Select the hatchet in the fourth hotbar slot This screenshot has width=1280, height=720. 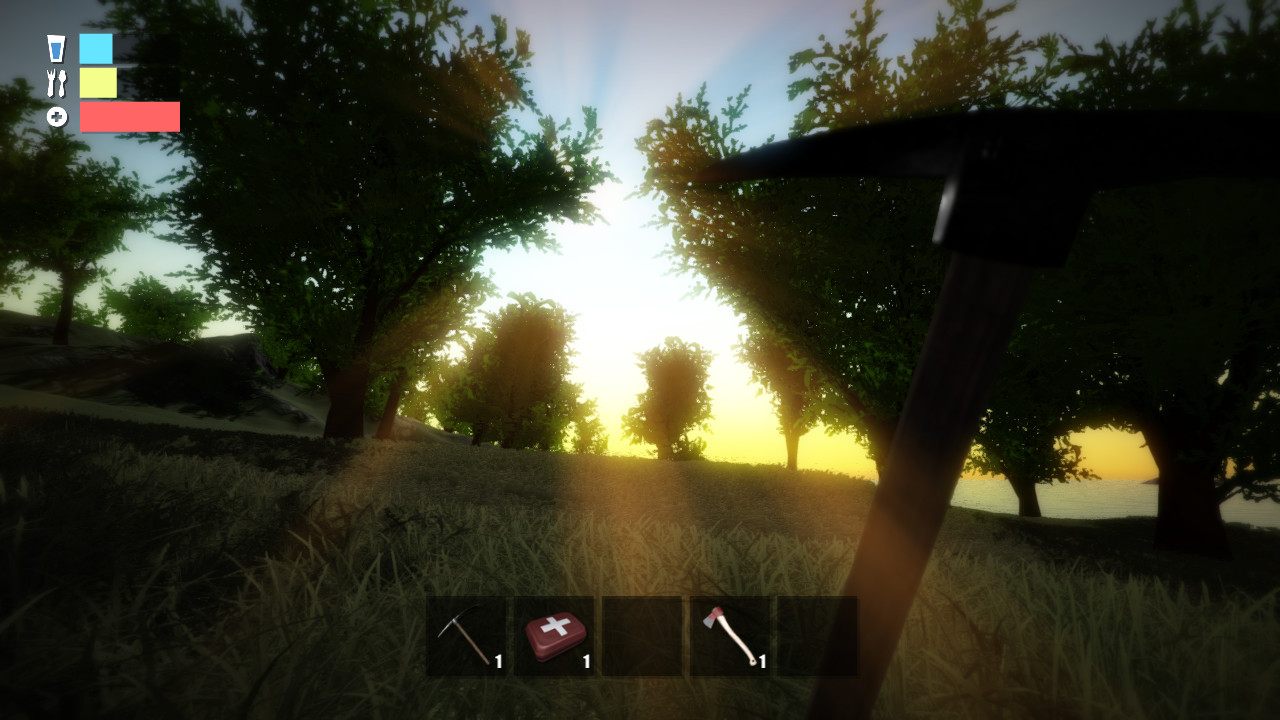coord(728,638)
